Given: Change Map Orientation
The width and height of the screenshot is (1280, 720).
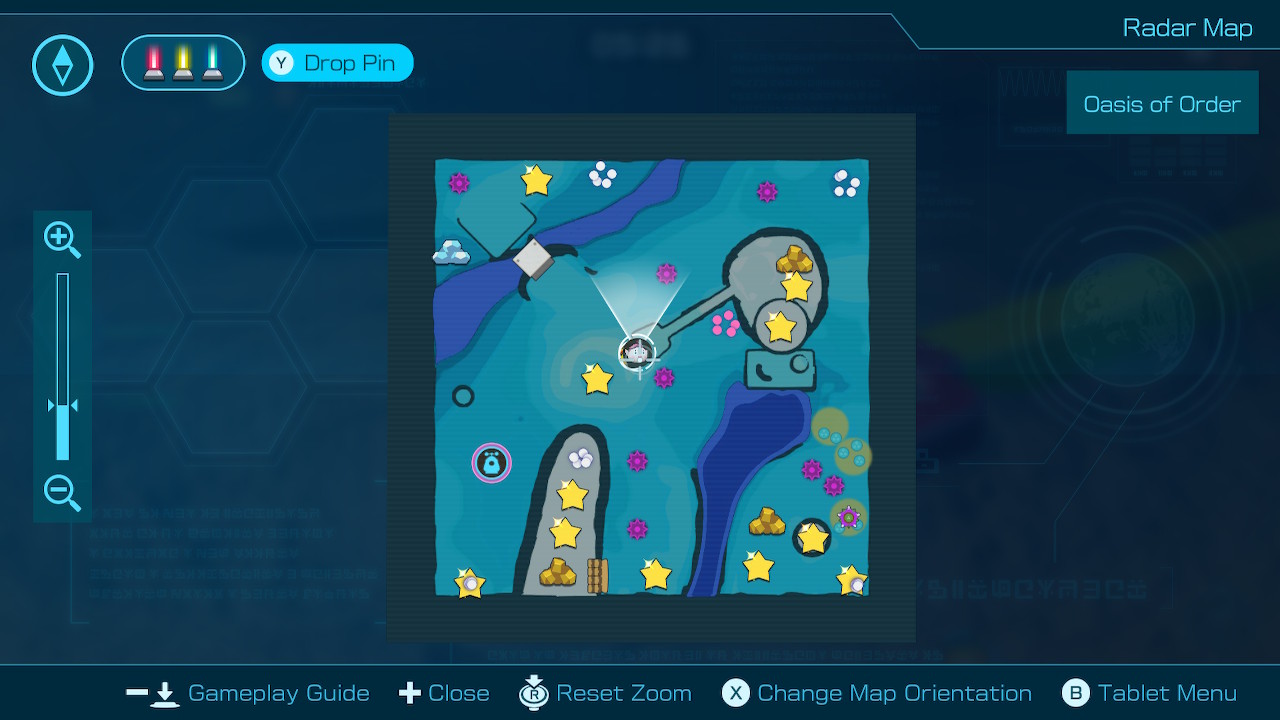Looking at the screenshot, I should tap(877, 693).
